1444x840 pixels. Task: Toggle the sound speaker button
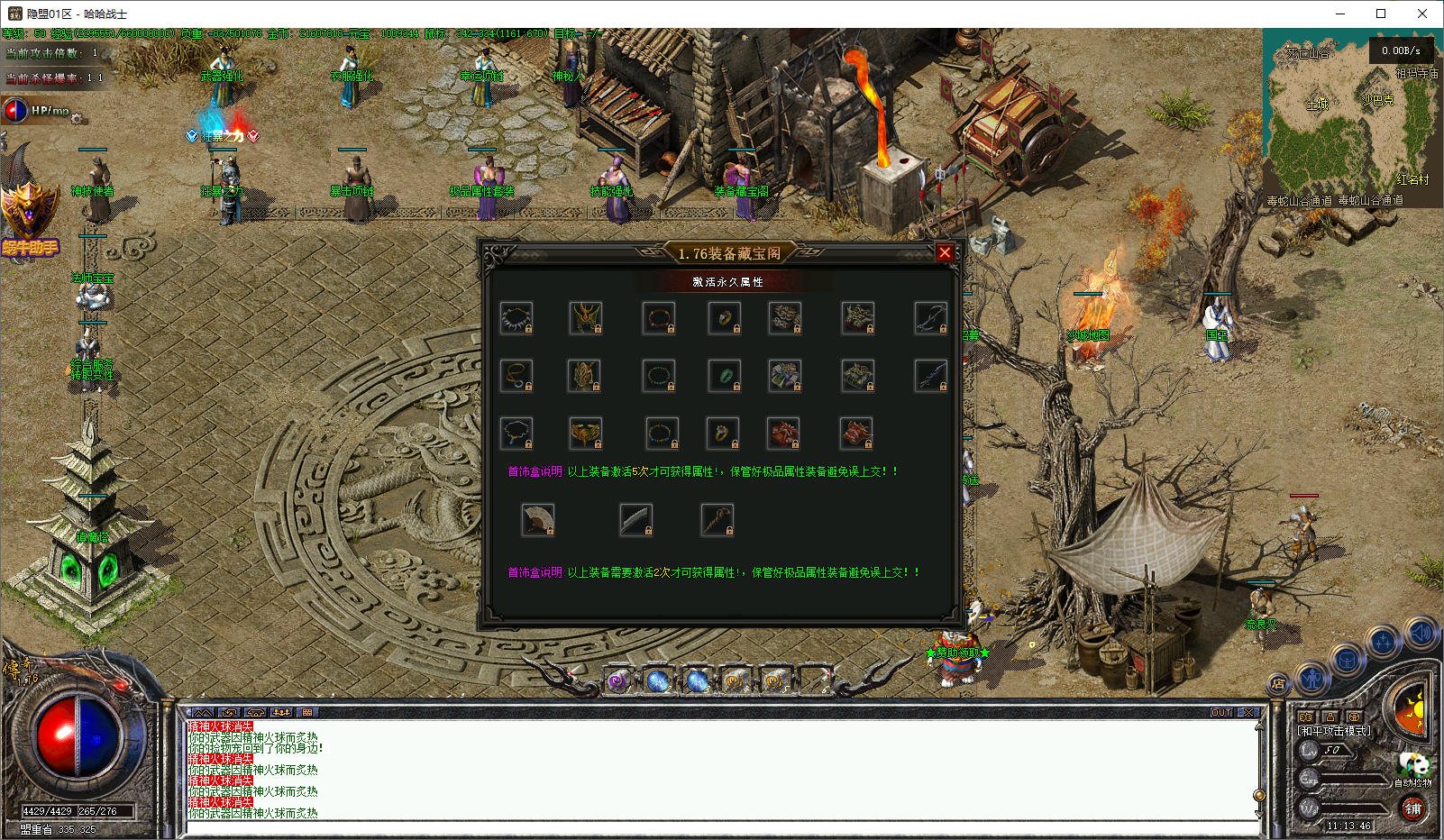1419,634
